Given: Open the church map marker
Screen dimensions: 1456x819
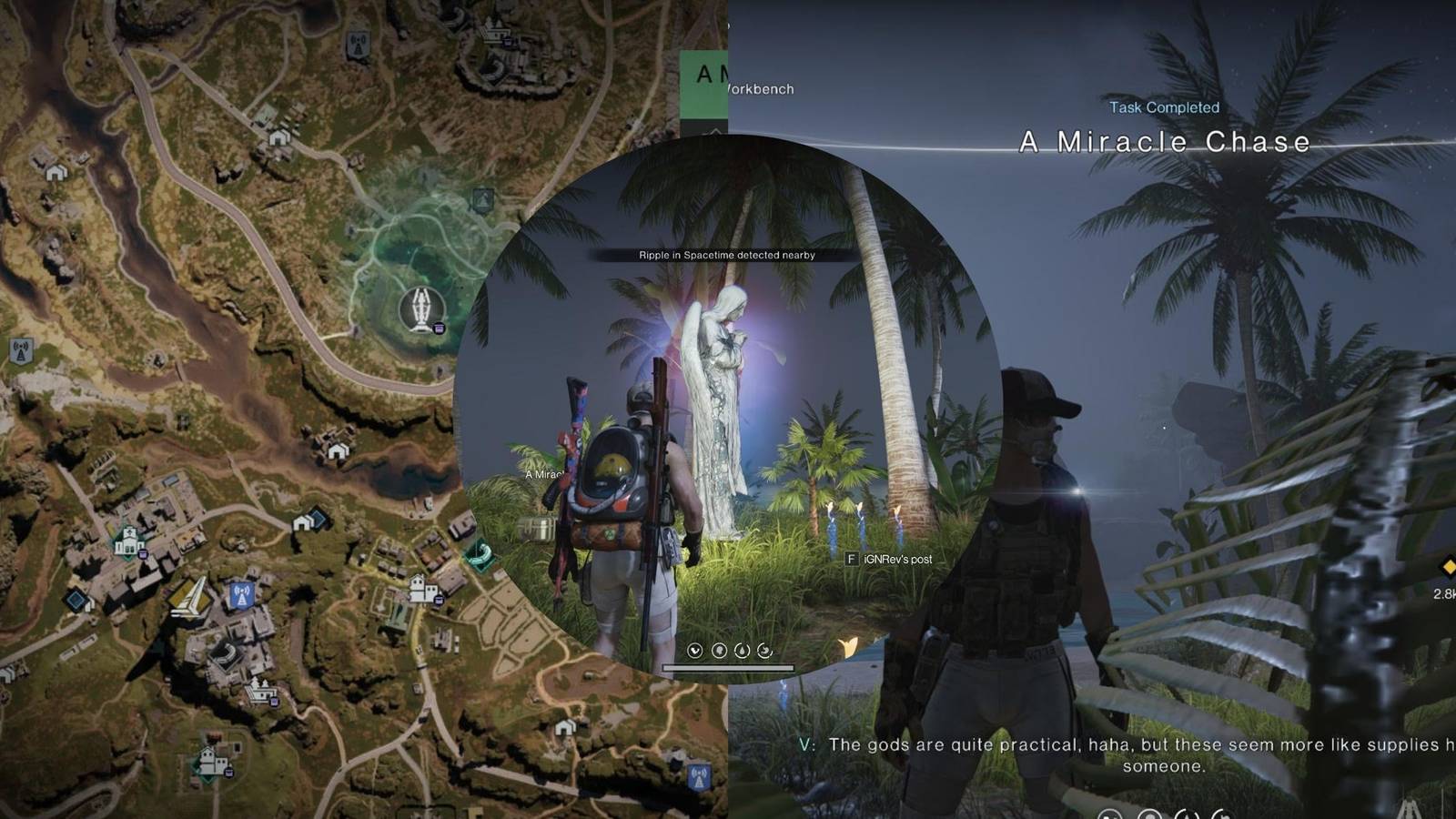Looking at the screenshot, I should coord(129,541).
